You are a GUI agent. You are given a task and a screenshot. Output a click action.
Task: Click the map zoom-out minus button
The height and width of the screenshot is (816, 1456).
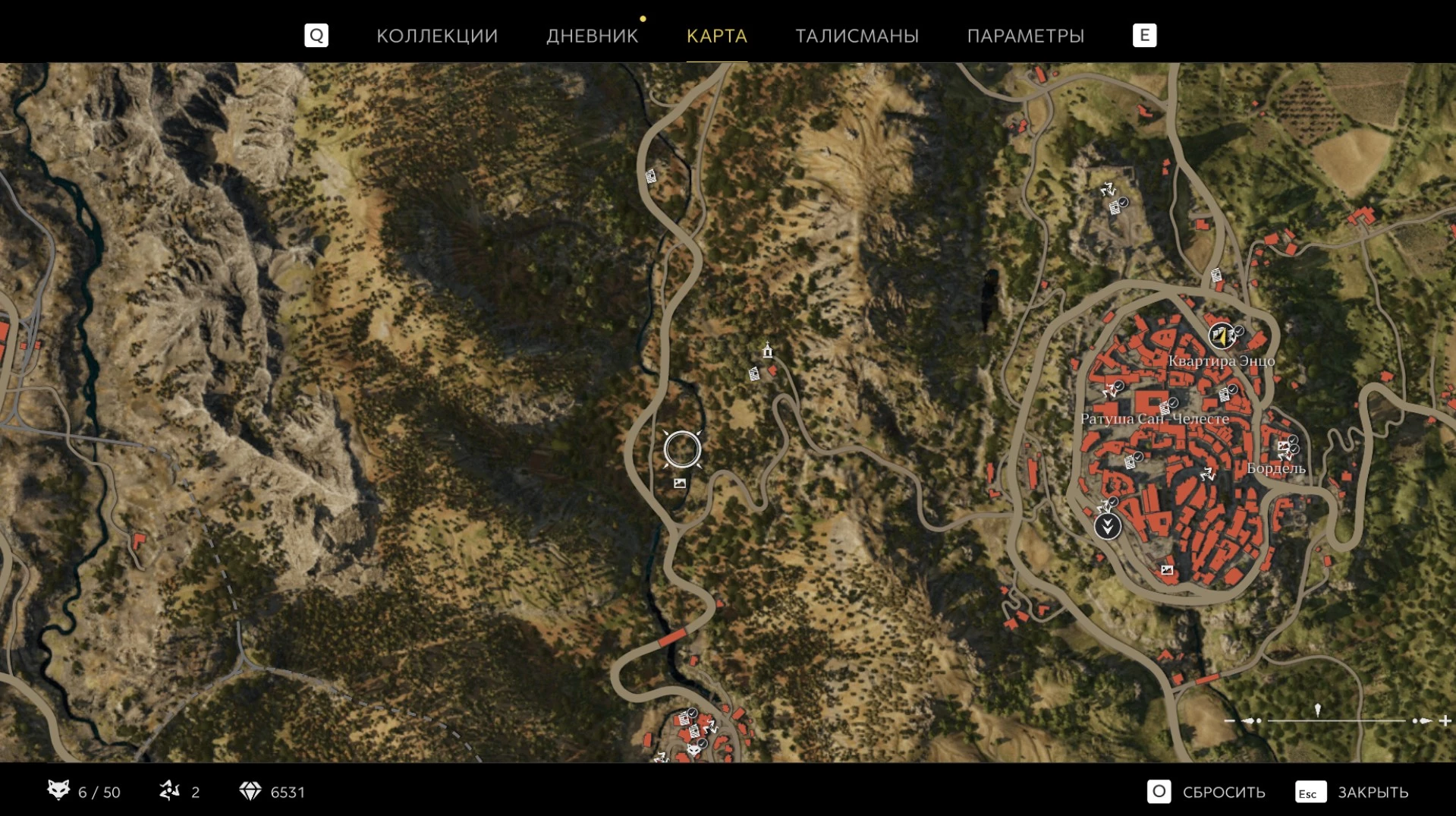1229,720
